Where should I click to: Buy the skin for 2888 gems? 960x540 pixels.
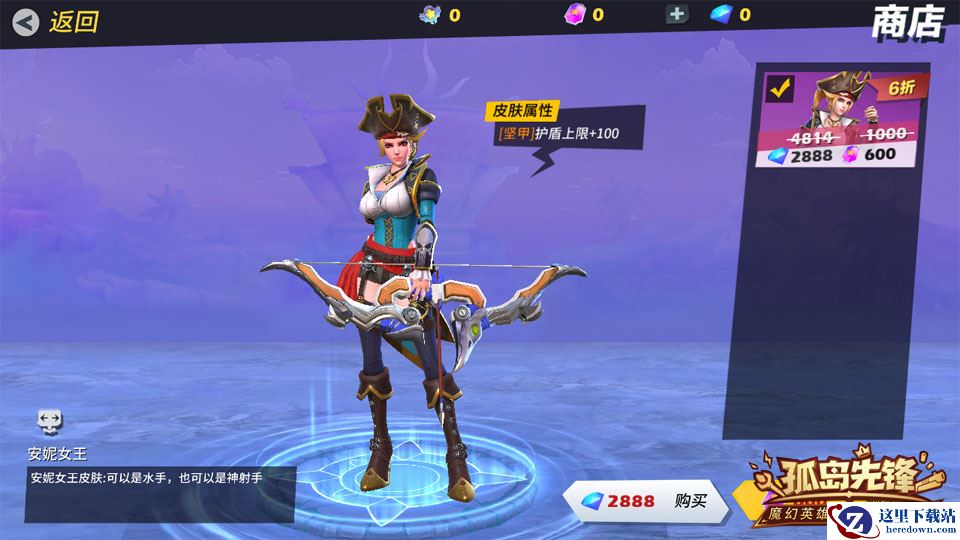pyautogui.click(x=646, y=501)
